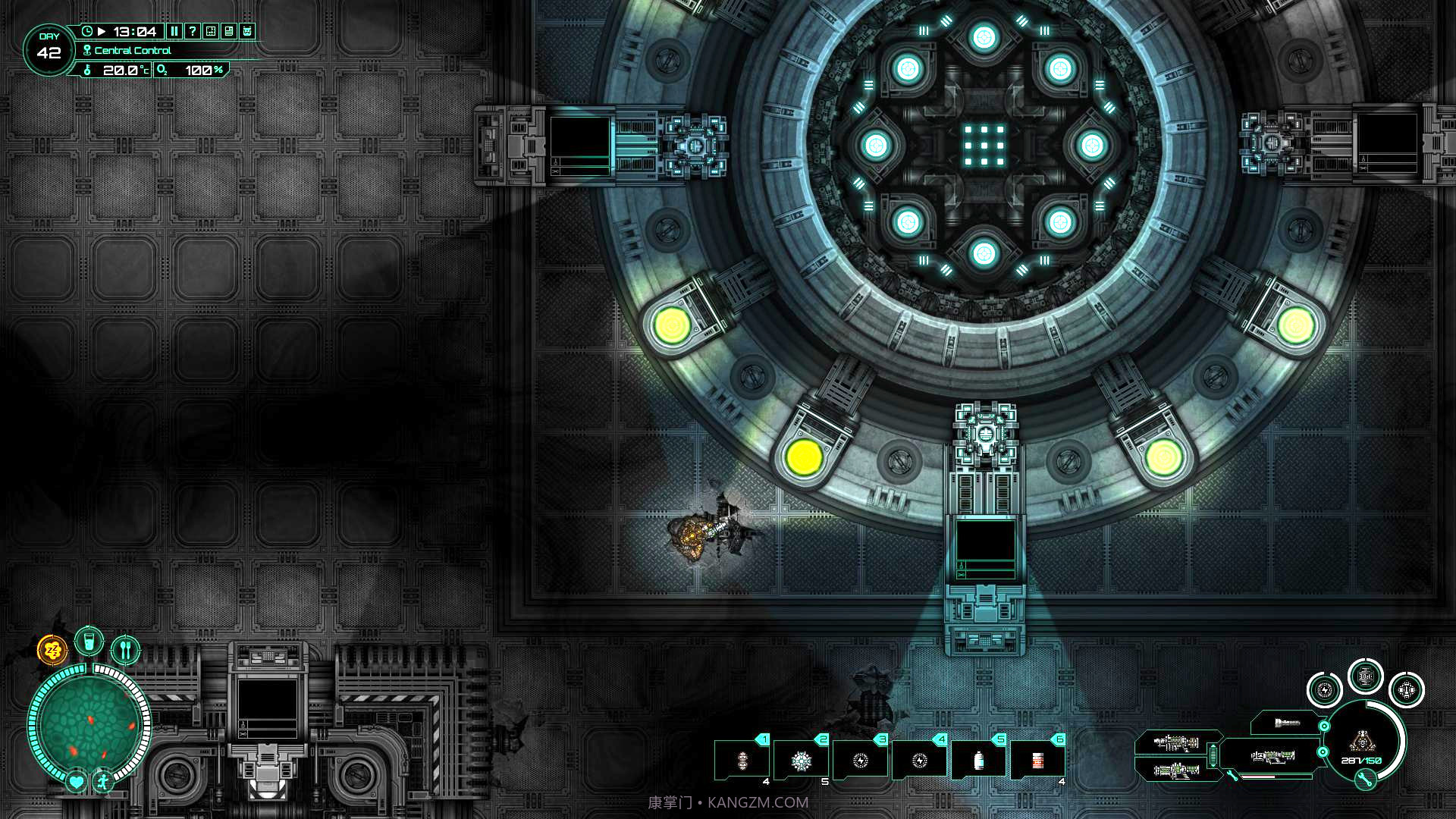1456x819 pixels.
Task: Click the wrench repair button on suit gauge
Action: (1365, 779)
